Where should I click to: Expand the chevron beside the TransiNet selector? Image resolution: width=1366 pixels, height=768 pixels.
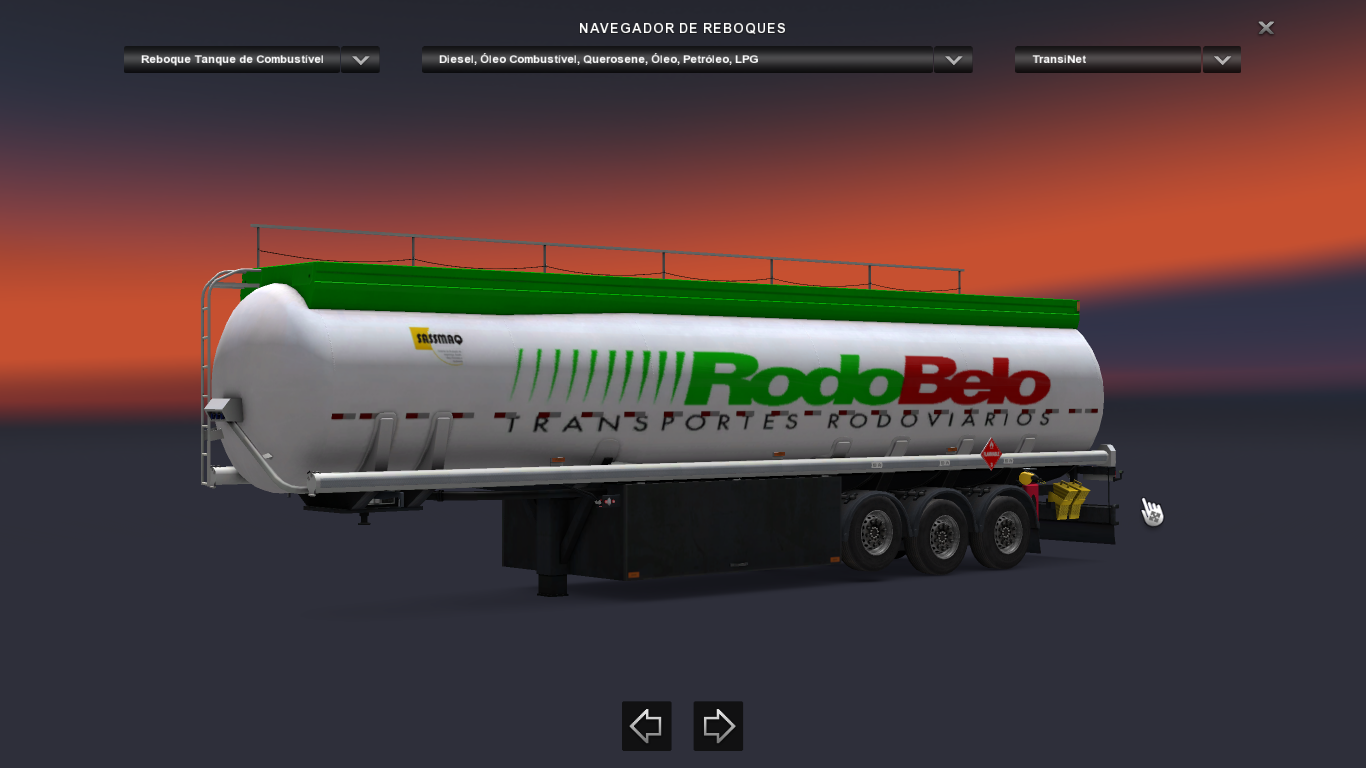point(1221,59)
